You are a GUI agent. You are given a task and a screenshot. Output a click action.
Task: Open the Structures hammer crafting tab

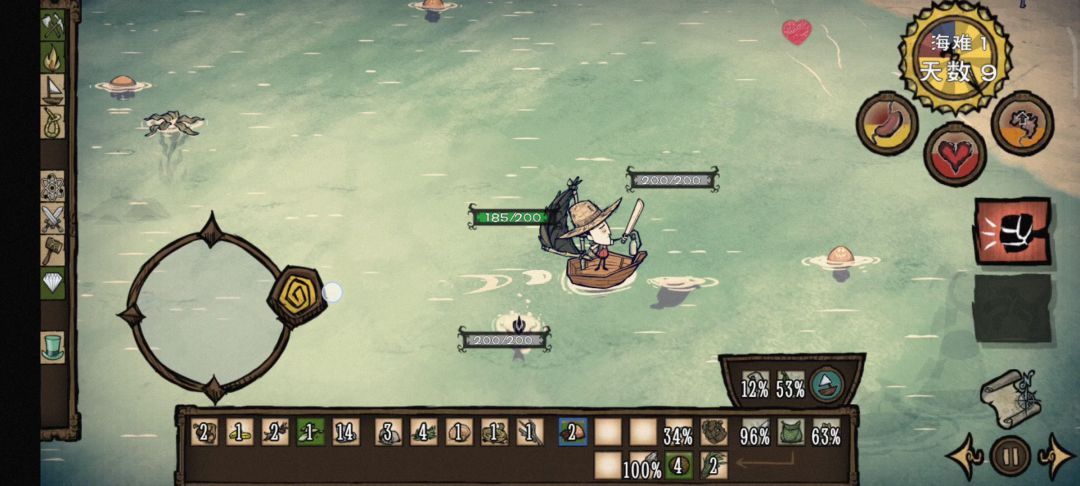[52, 251]
